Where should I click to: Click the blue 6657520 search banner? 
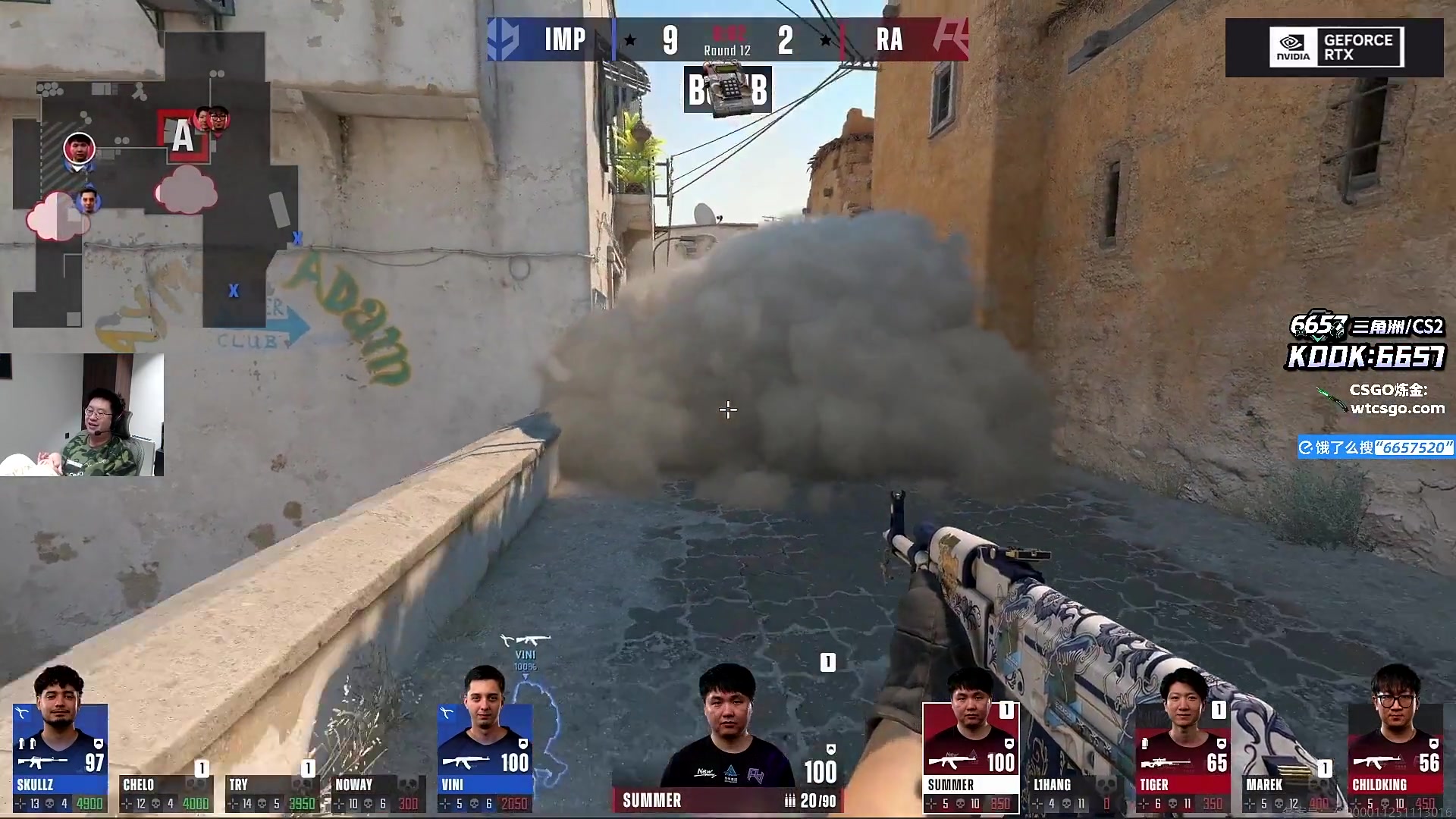coord(1376,447)
